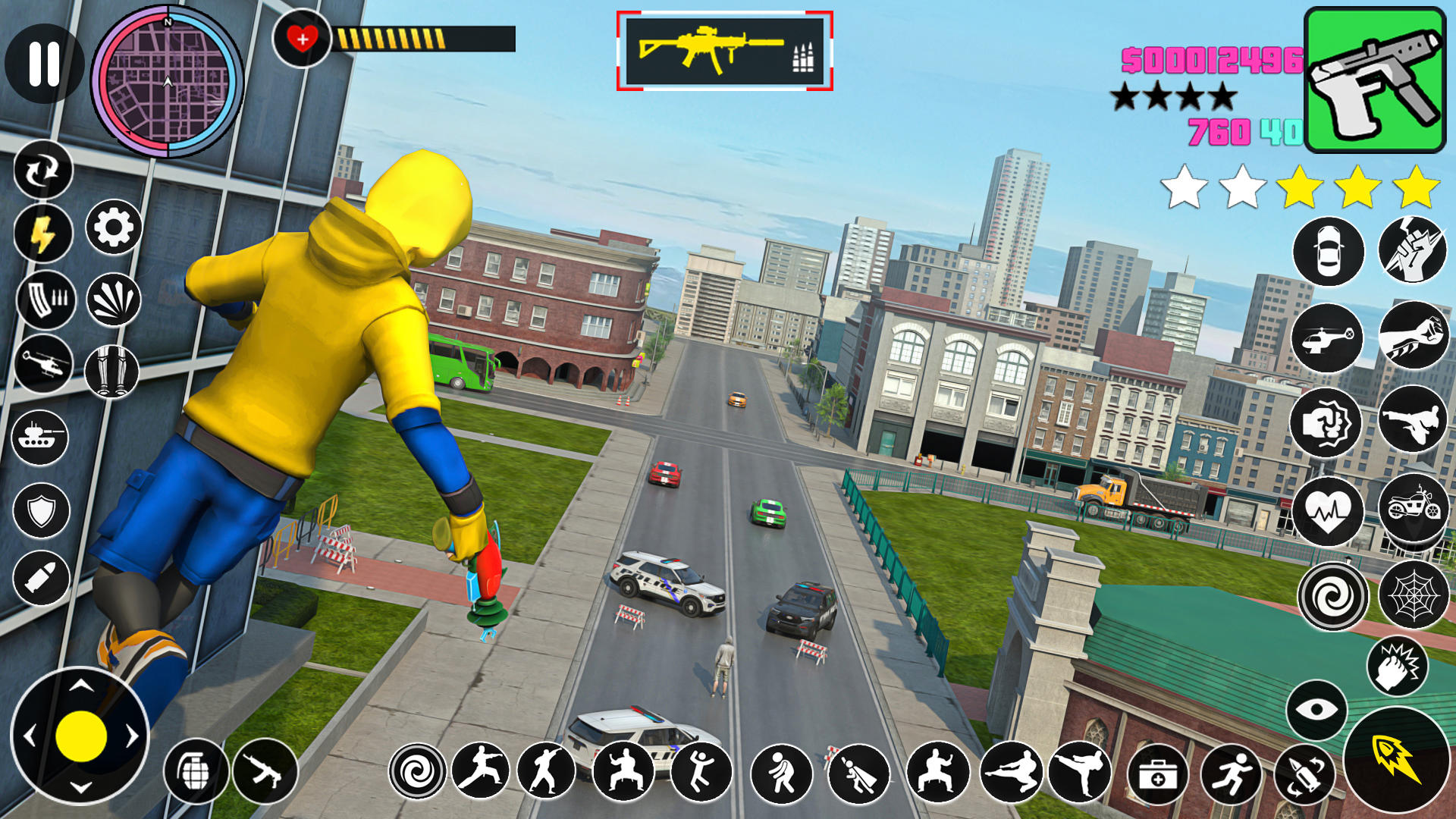Enable the shield defense icon

point(41,510)
